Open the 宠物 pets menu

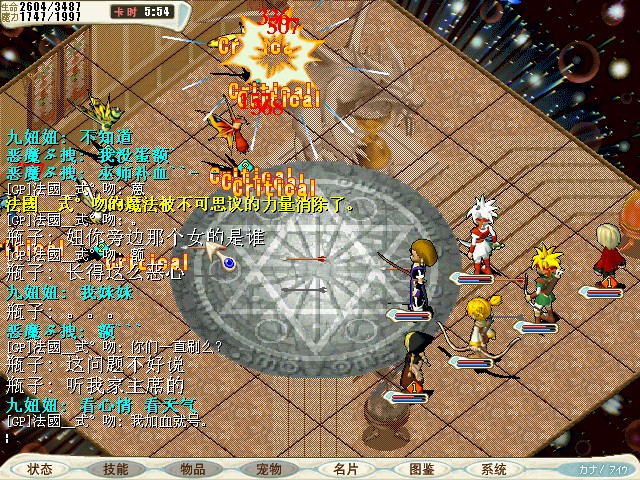[269, 468]
